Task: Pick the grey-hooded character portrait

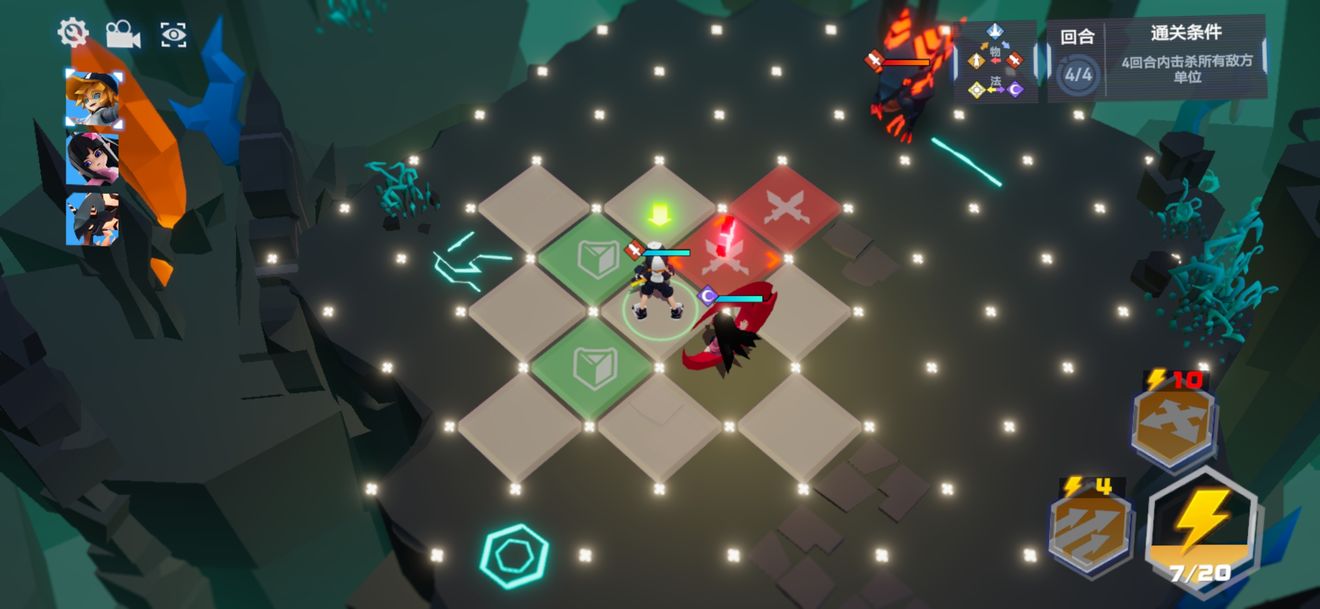Action: 92,219
